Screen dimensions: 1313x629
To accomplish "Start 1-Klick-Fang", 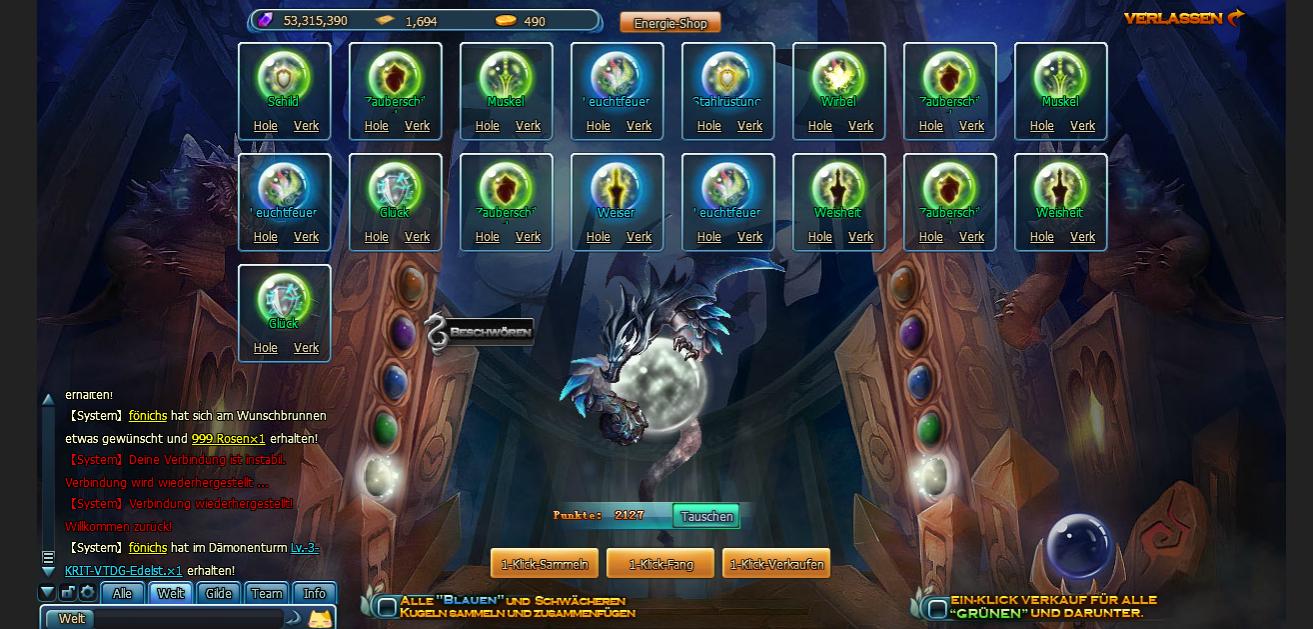I will tap(660, 564).
